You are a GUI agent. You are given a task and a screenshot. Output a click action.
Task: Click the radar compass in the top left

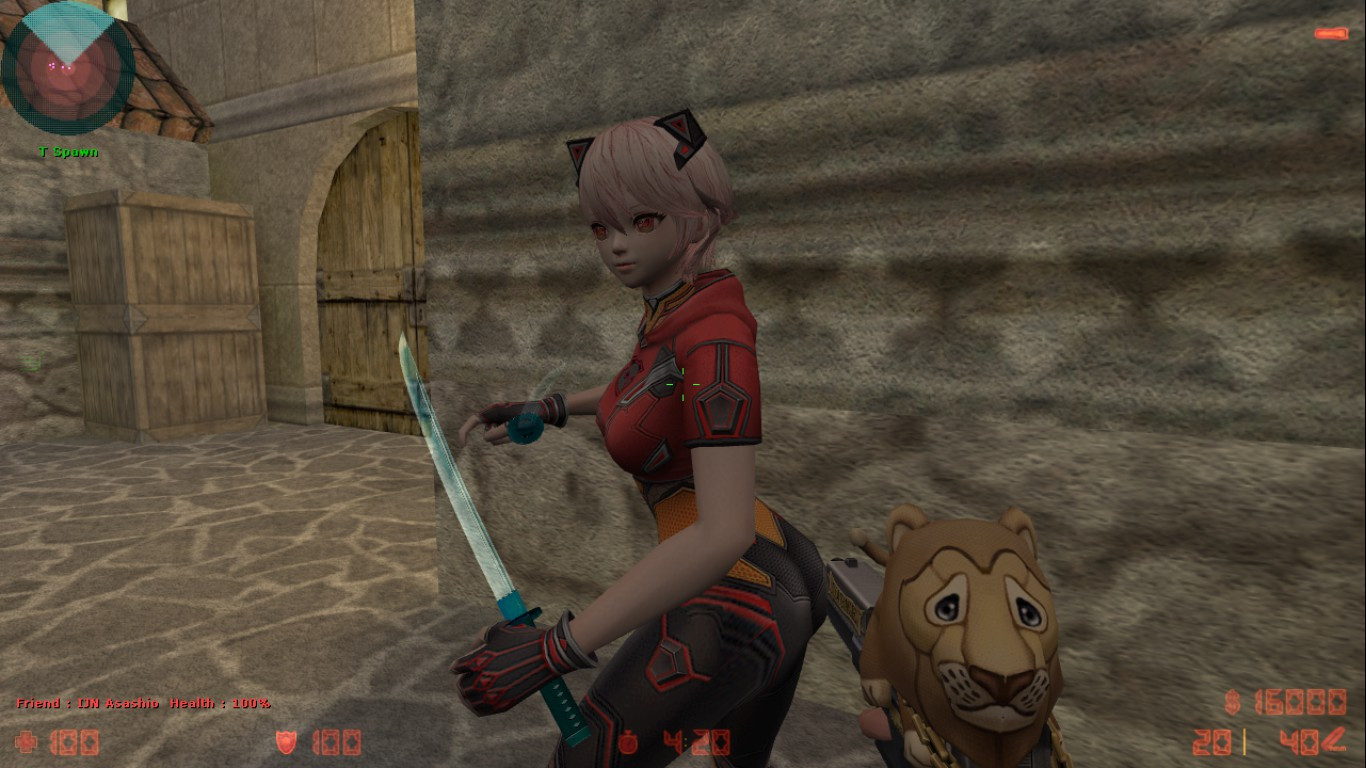click(68, 68)
